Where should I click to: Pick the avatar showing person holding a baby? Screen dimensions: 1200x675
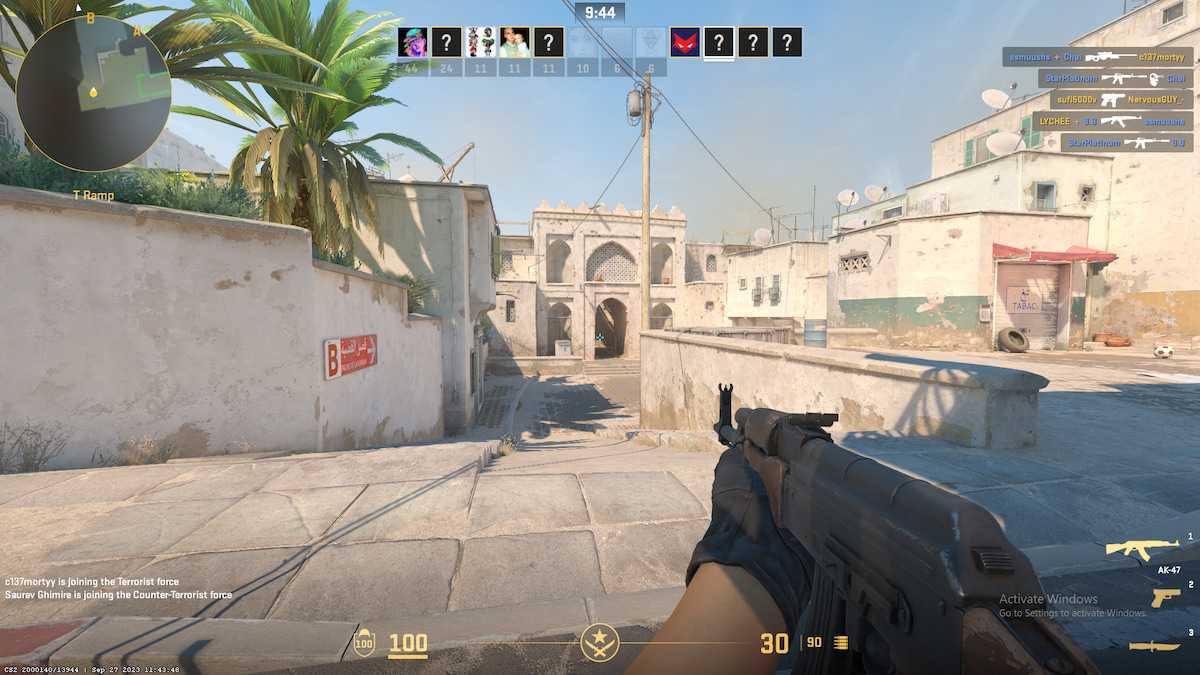pos(515,42)
